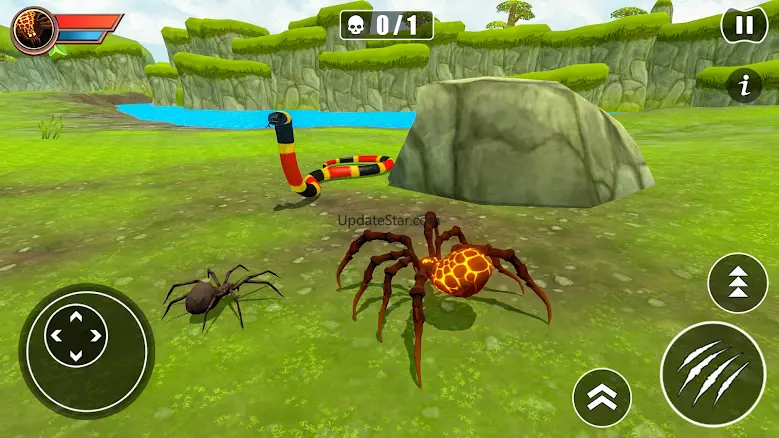The height and width of the screenshot is (438, 779).
Task: Tap the double triangle sprint button
Action: coord(737,283)
